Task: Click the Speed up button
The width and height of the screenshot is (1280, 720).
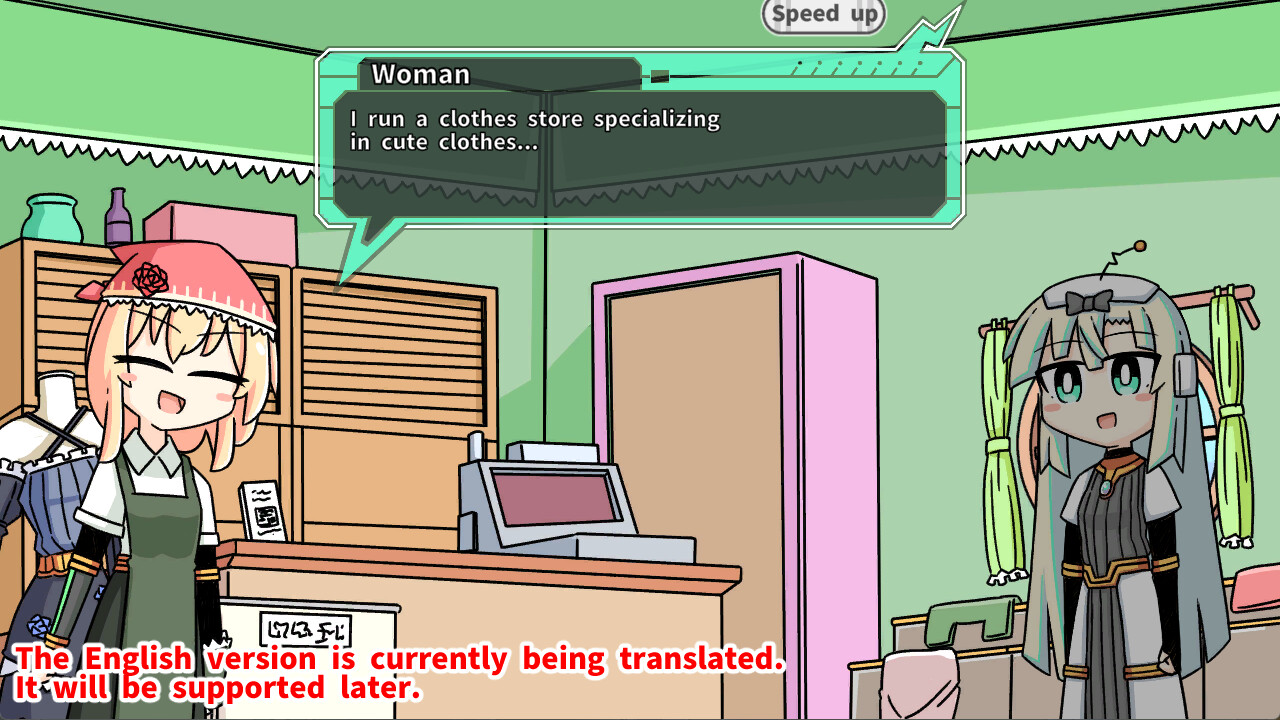Action: click(x=822, y=15)
